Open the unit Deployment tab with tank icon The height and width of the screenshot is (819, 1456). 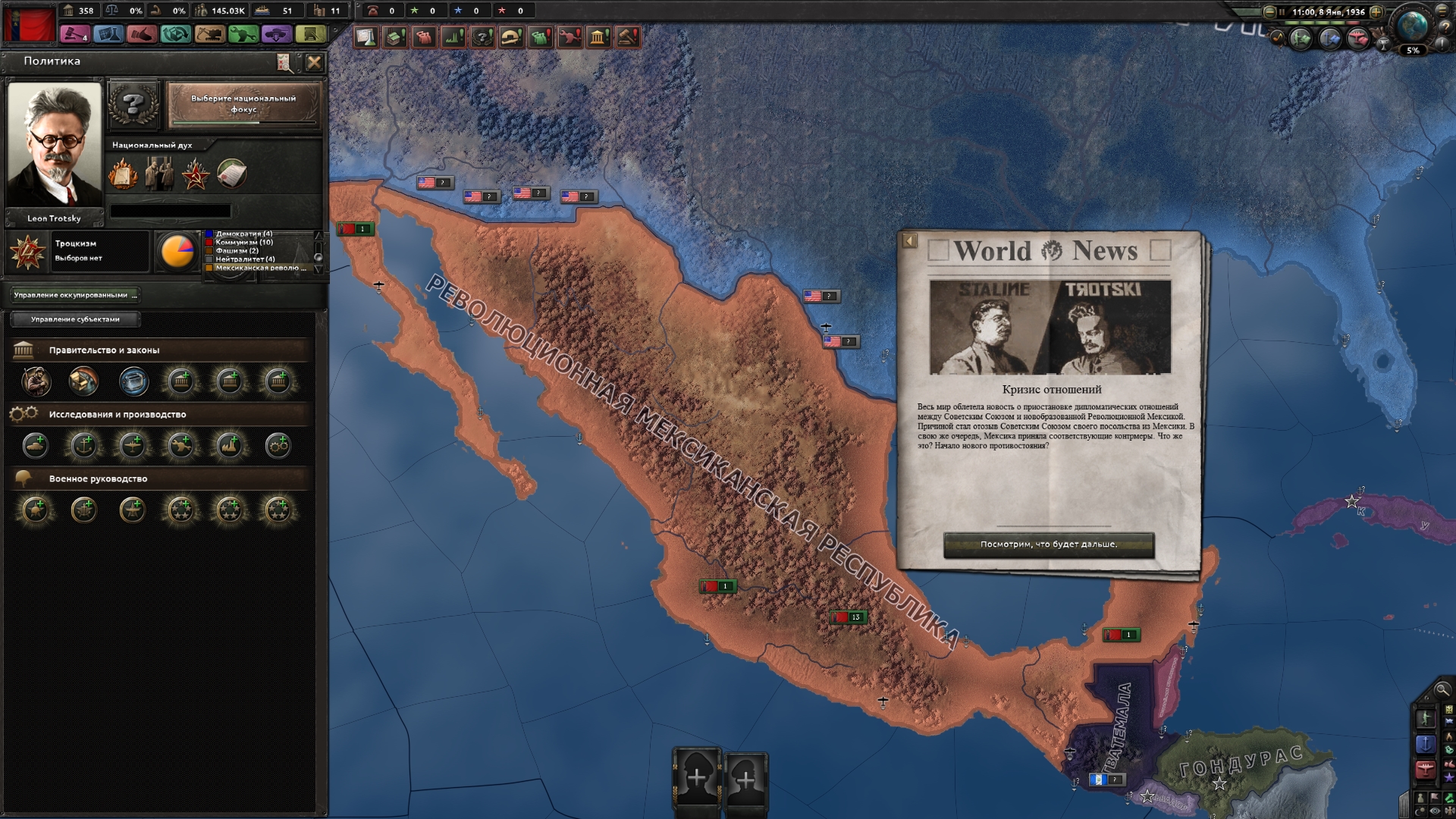[275, 33]
